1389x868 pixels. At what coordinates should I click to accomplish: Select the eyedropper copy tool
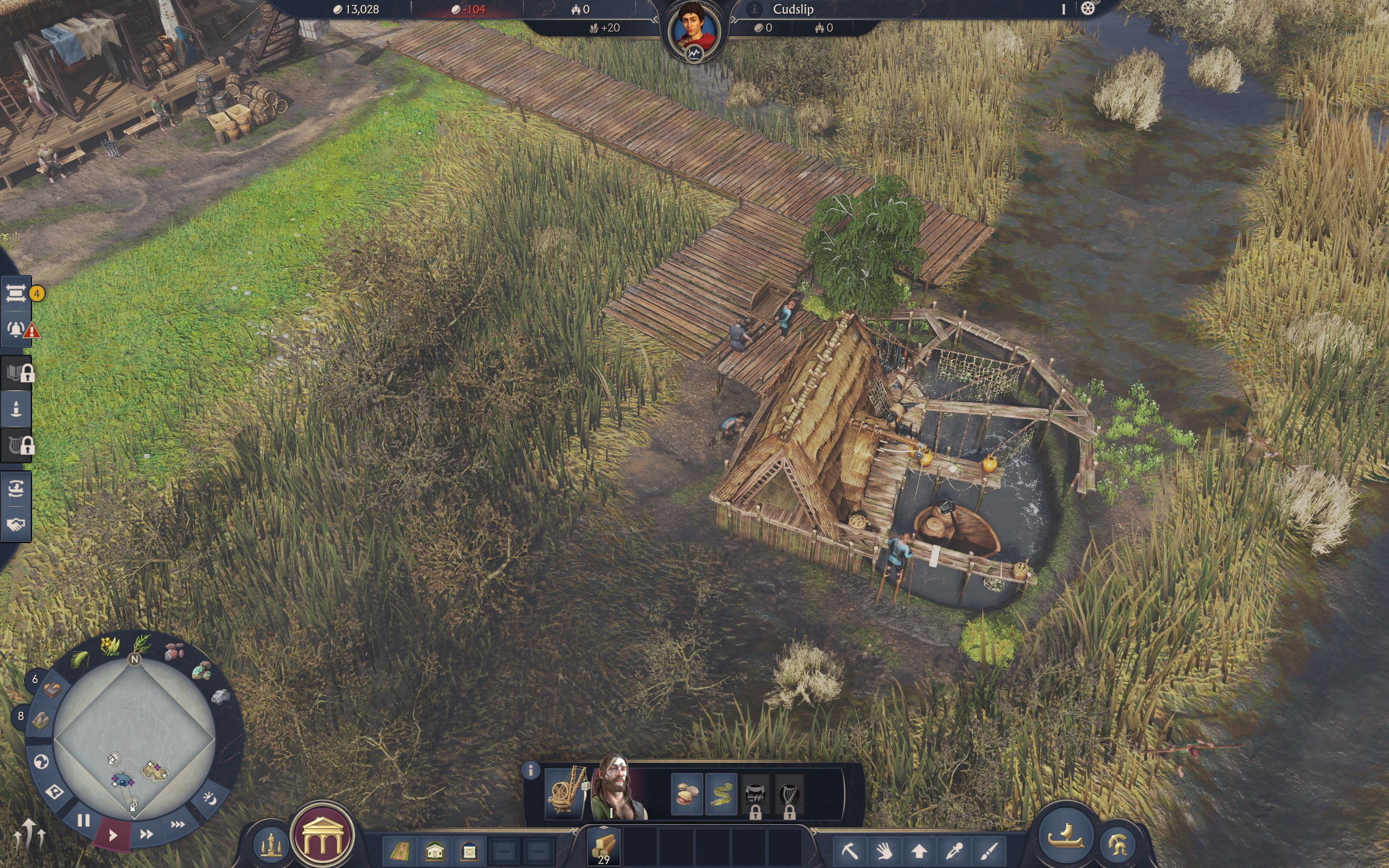954,850
